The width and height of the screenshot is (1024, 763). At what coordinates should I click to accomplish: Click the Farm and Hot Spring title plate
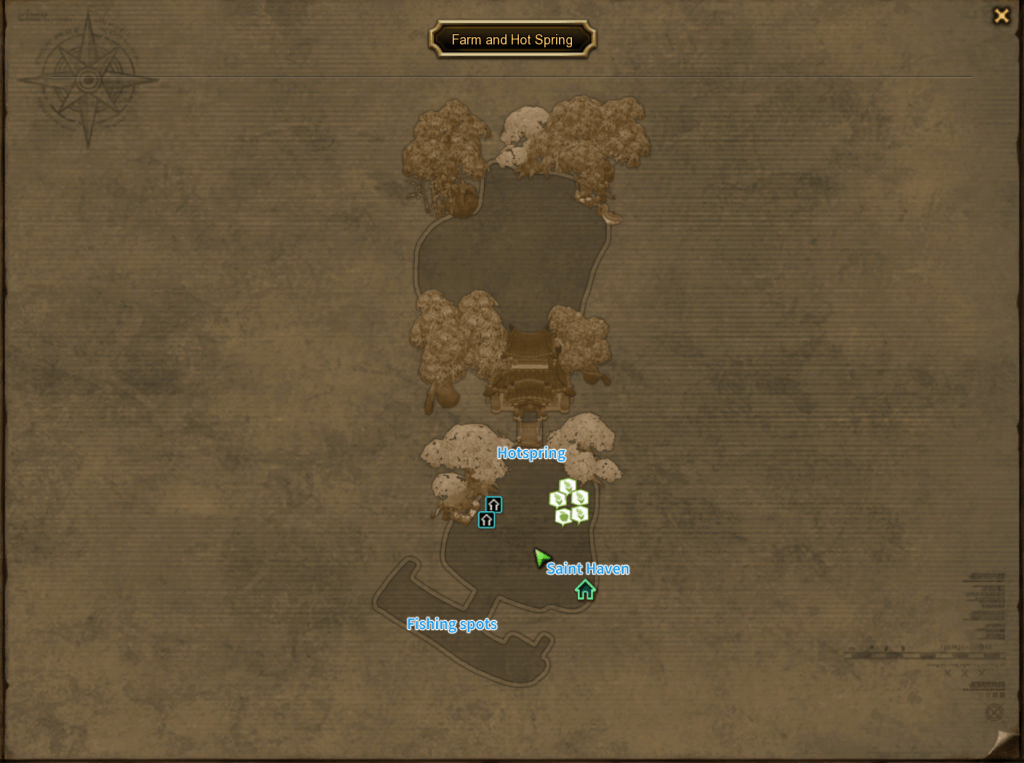512,40
